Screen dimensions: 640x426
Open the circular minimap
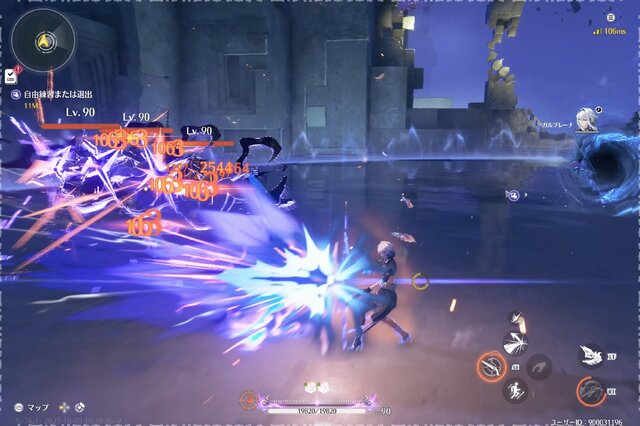43,40
